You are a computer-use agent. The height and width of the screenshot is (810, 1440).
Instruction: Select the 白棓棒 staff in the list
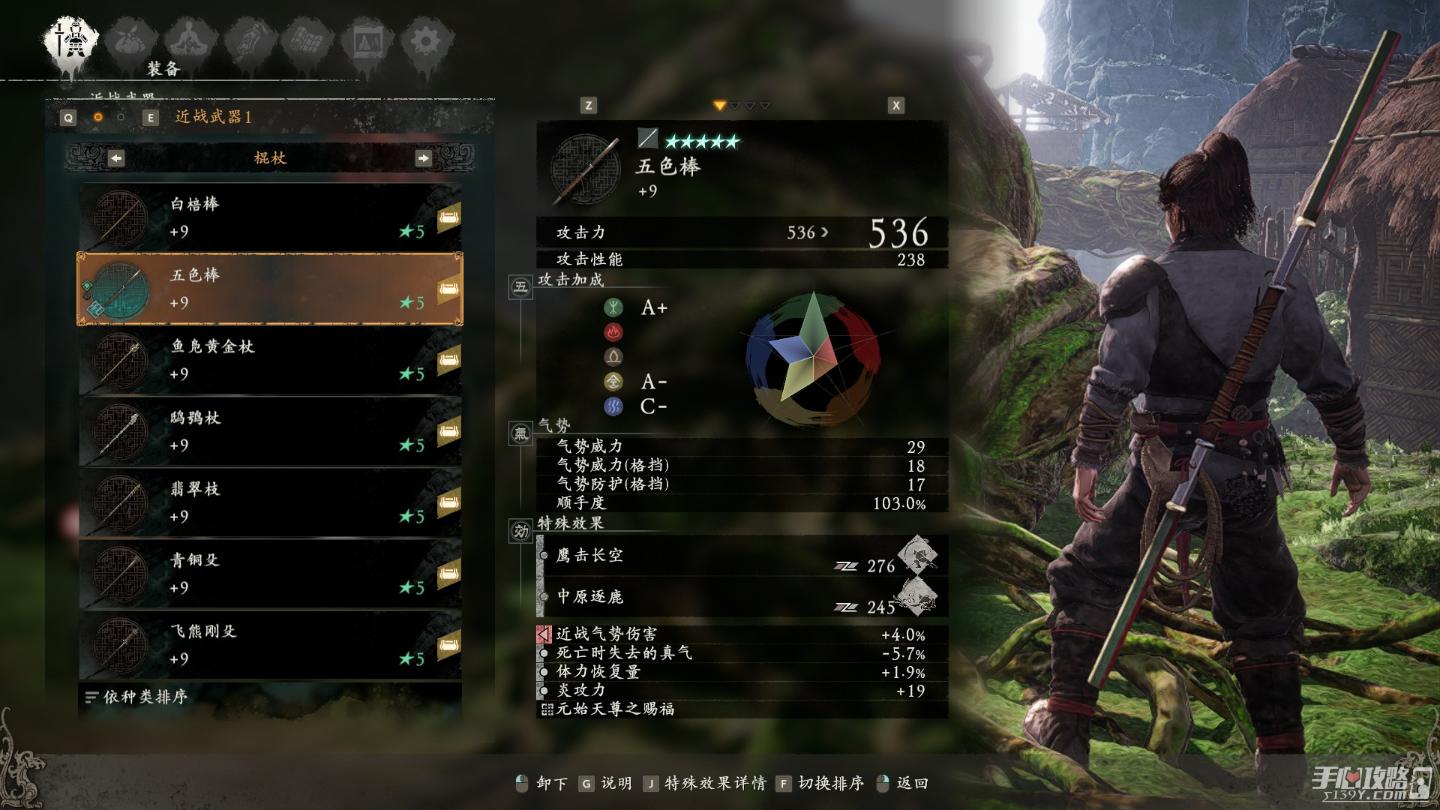(x=270, y=218)
